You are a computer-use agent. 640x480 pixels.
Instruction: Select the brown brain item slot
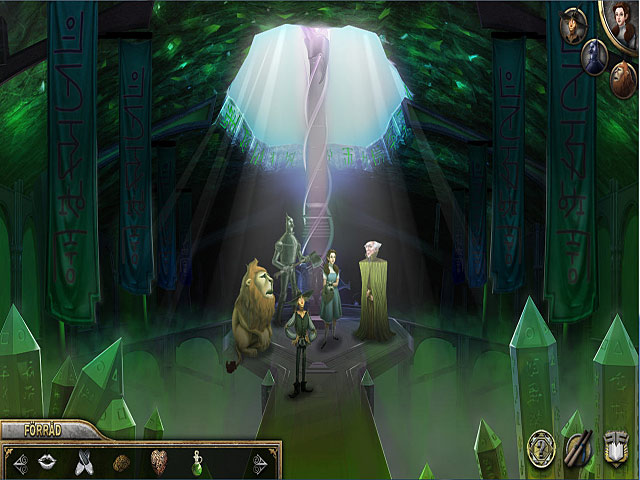point(121,462)
